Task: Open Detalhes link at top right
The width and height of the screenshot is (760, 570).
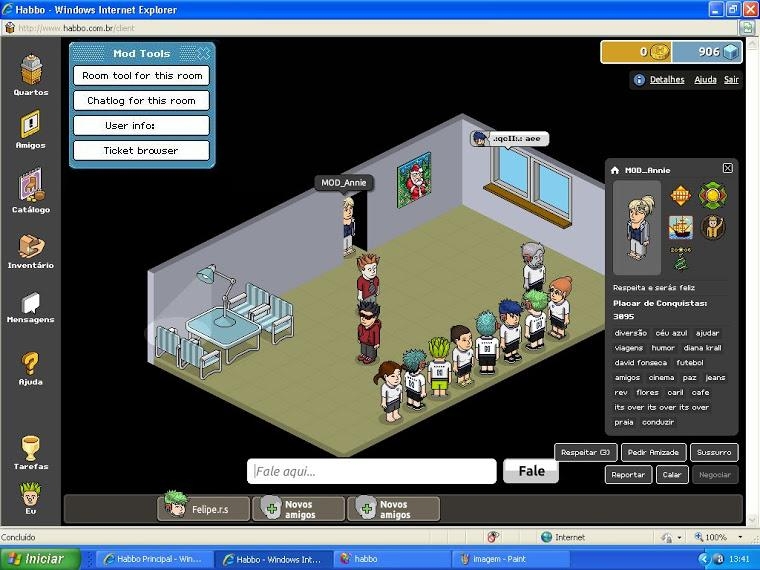Action: coord(667,80)
